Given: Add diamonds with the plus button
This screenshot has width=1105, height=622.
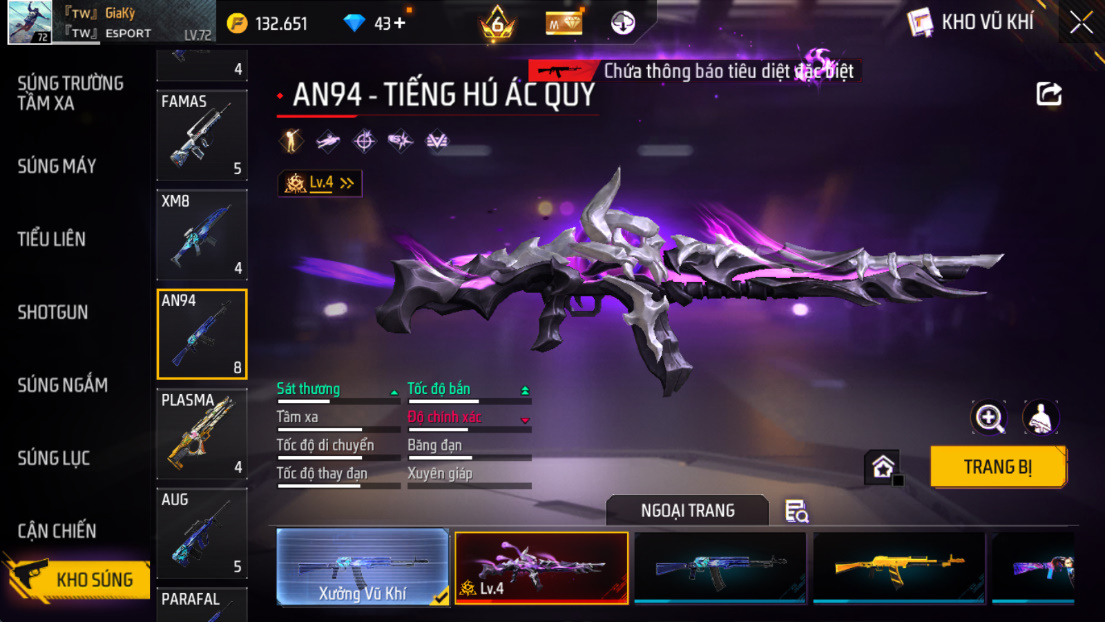Looking at the screenshot, I should (400, 23).
